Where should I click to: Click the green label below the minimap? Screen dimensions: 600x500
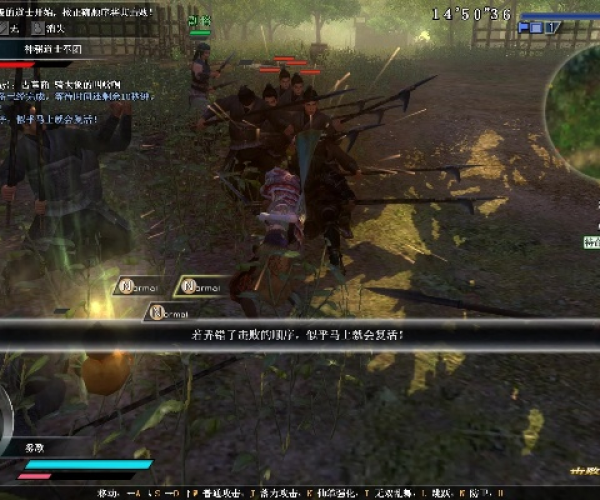591,241
